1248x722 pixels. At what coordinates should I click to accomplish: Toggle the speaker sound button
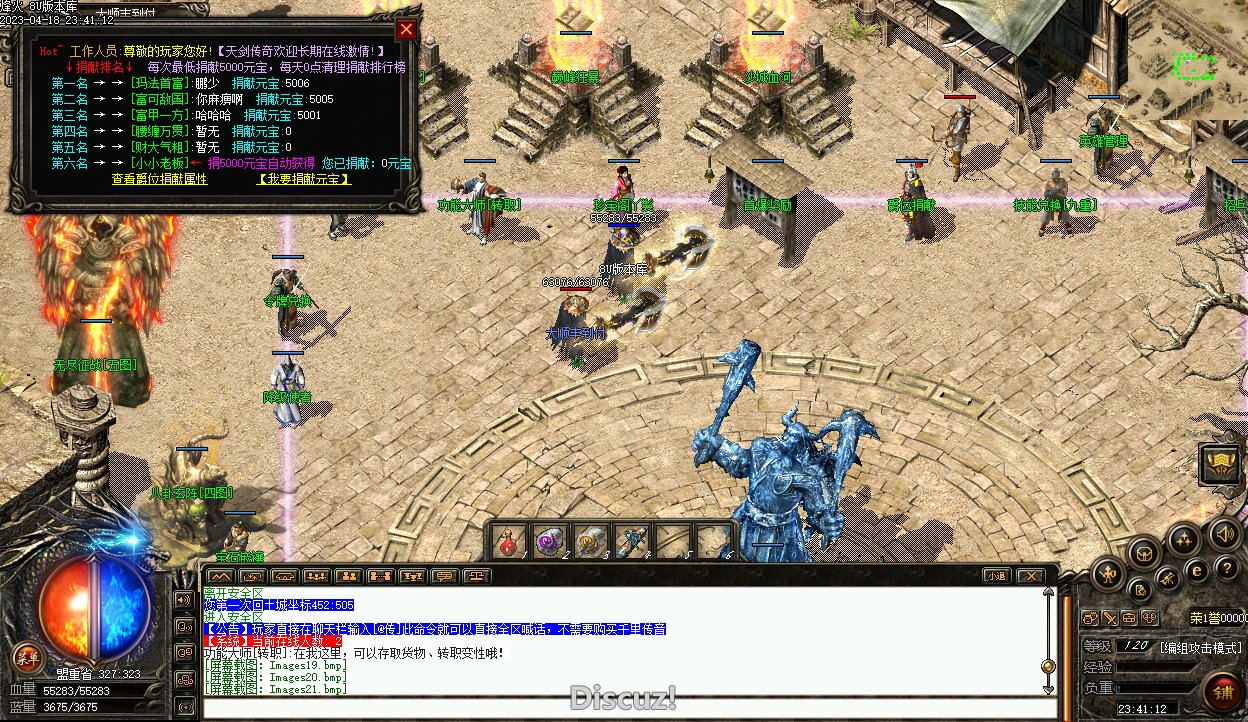point(1221,534)
